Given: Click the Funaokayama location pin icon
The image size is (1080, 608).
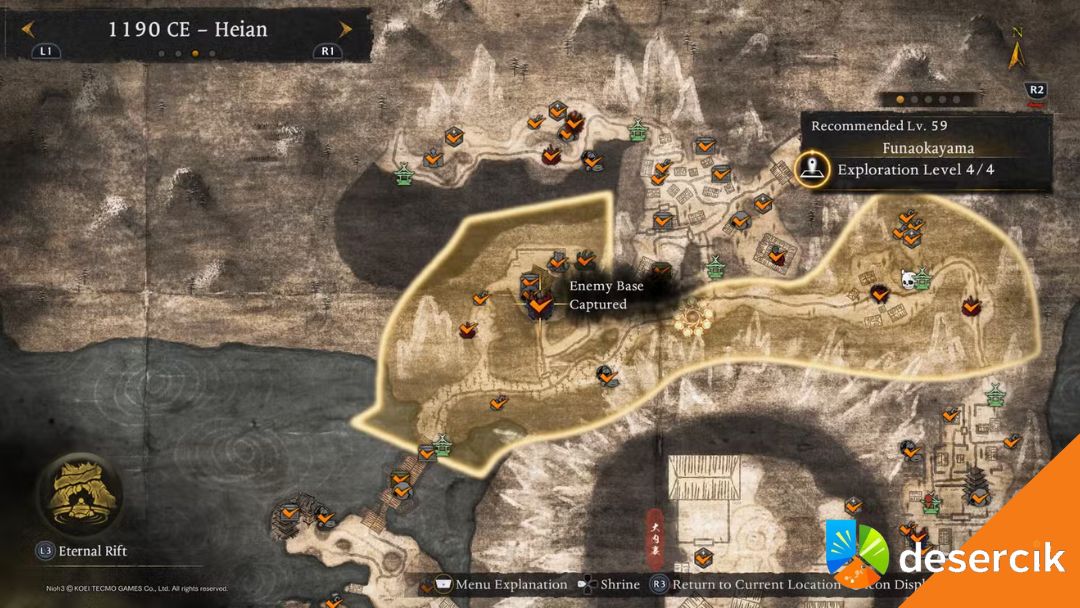Looking at the screenshot, I should pyautogui.click(x=813, y=169).
